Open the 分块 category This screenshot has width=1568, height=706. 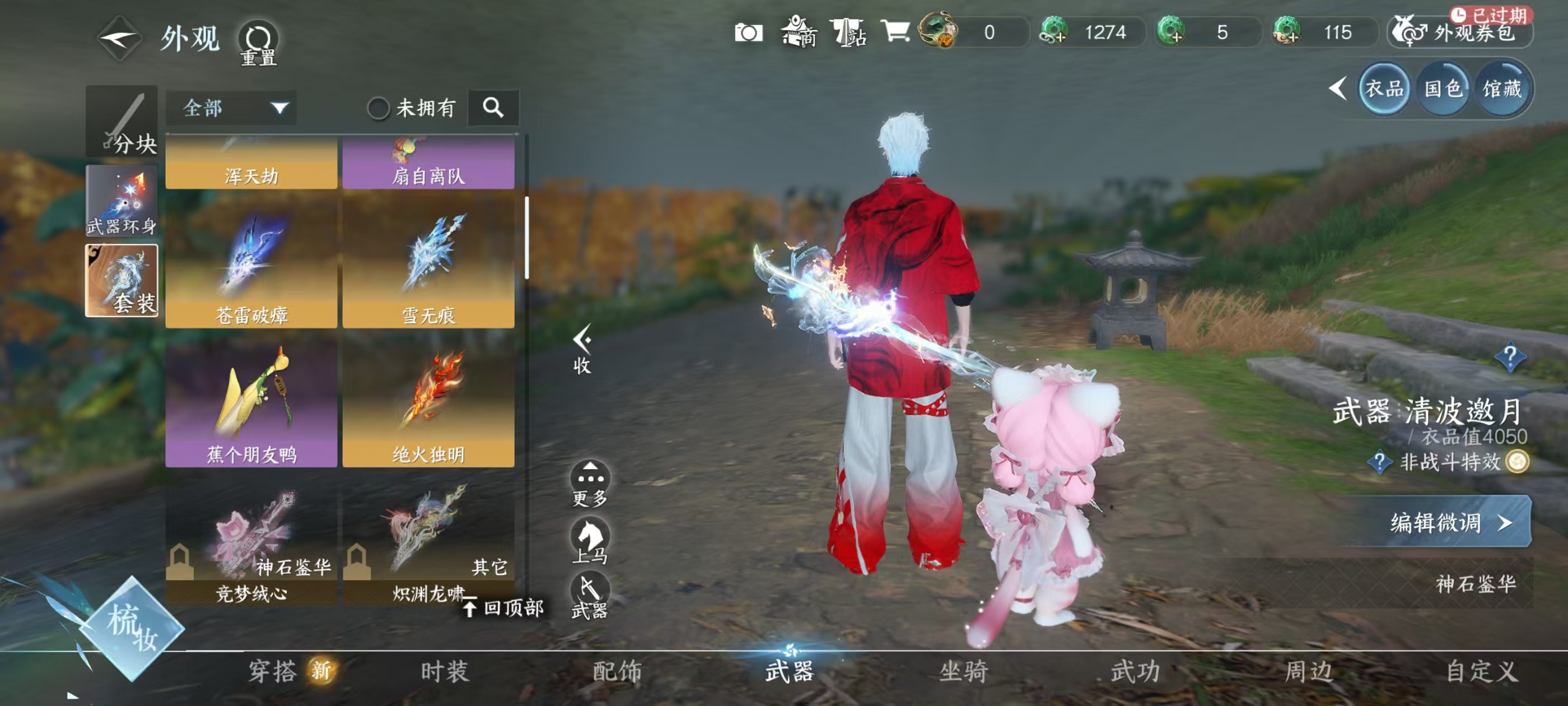(x=121, y=122)
